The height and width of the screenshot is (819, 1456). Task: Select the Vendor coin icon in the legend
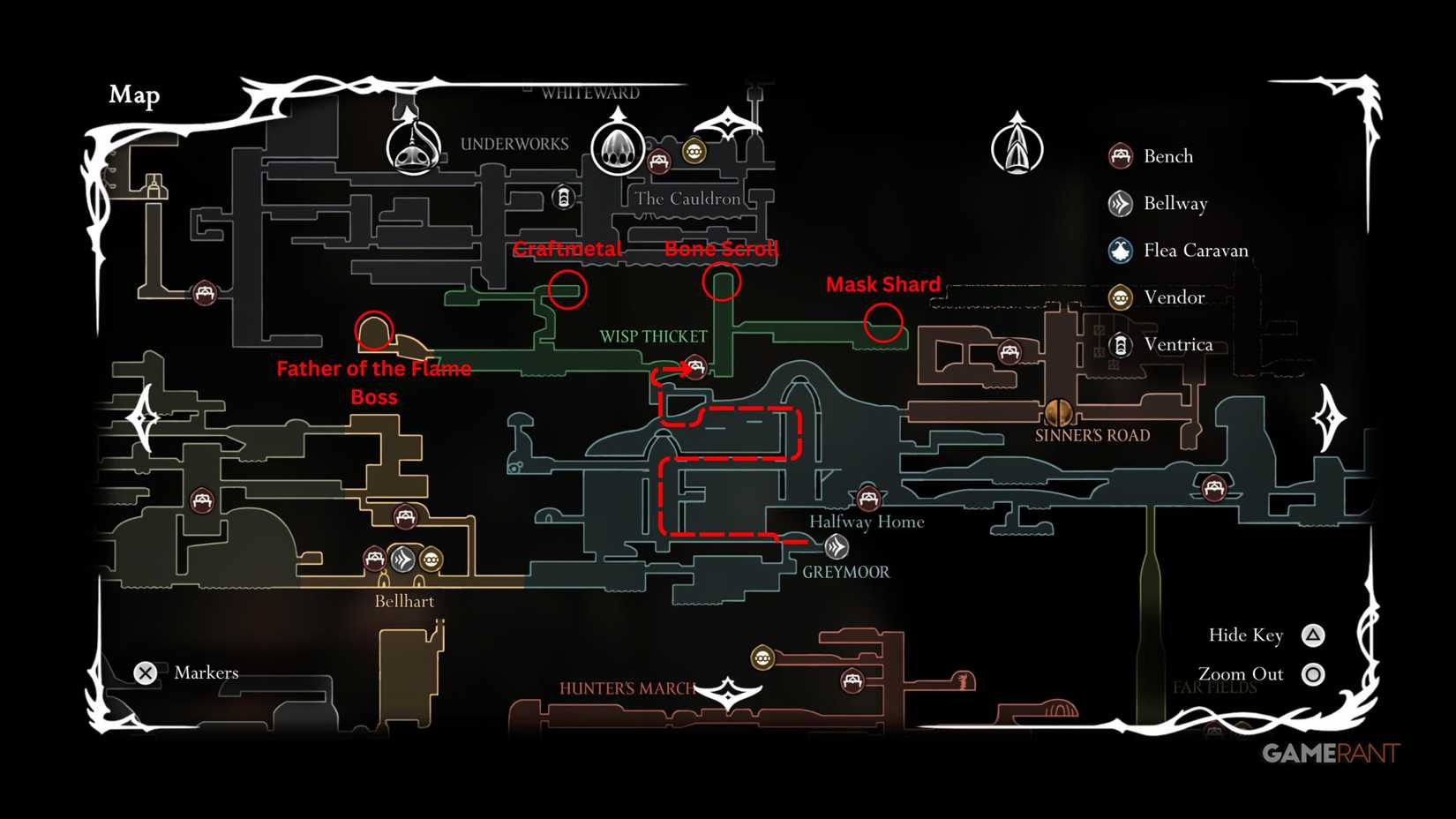pos(1122,298)
